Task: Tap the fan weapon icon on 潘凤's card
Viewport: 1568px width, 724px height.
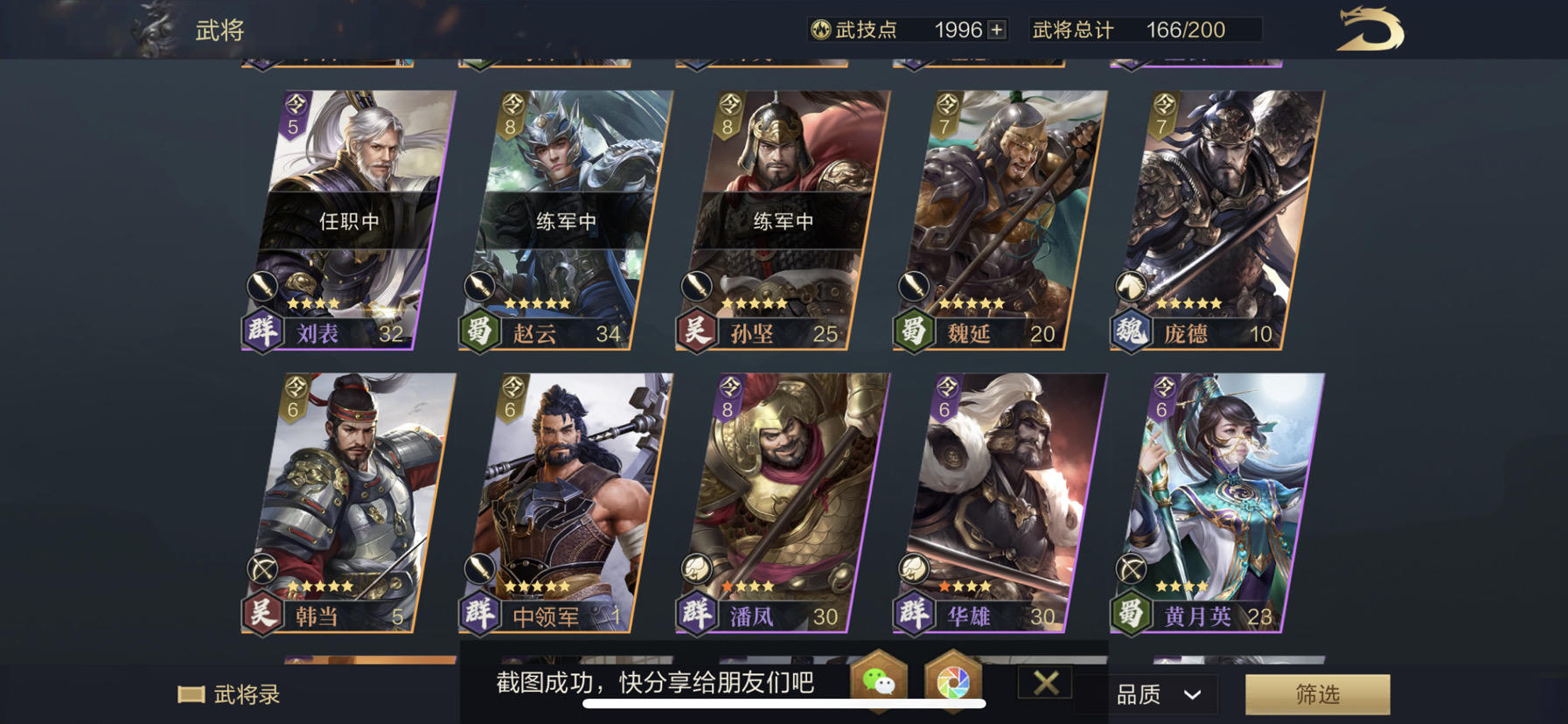Action: click(695, 568)
